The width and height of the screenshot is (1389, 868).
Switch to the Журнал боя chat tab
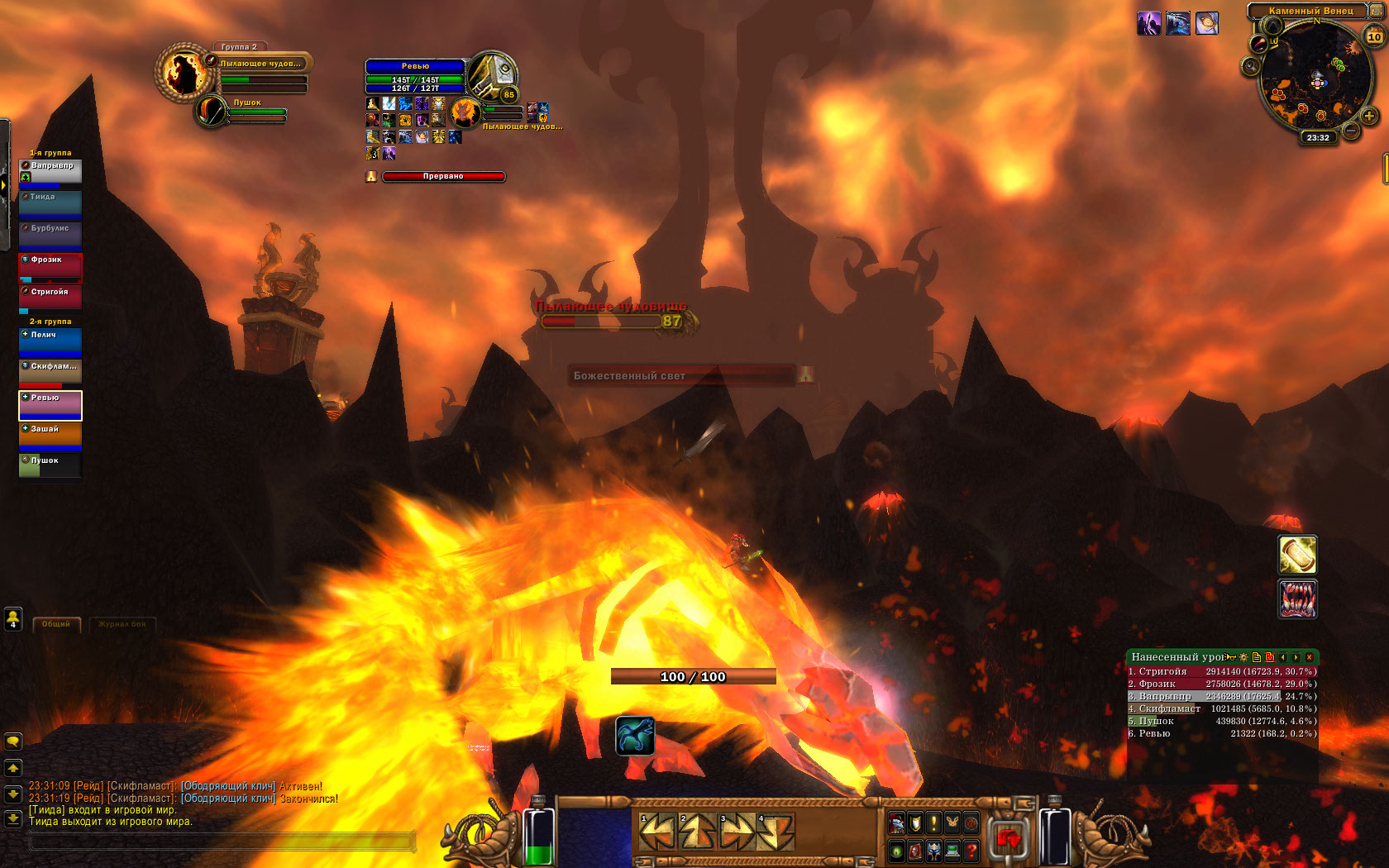pos(122,624)
